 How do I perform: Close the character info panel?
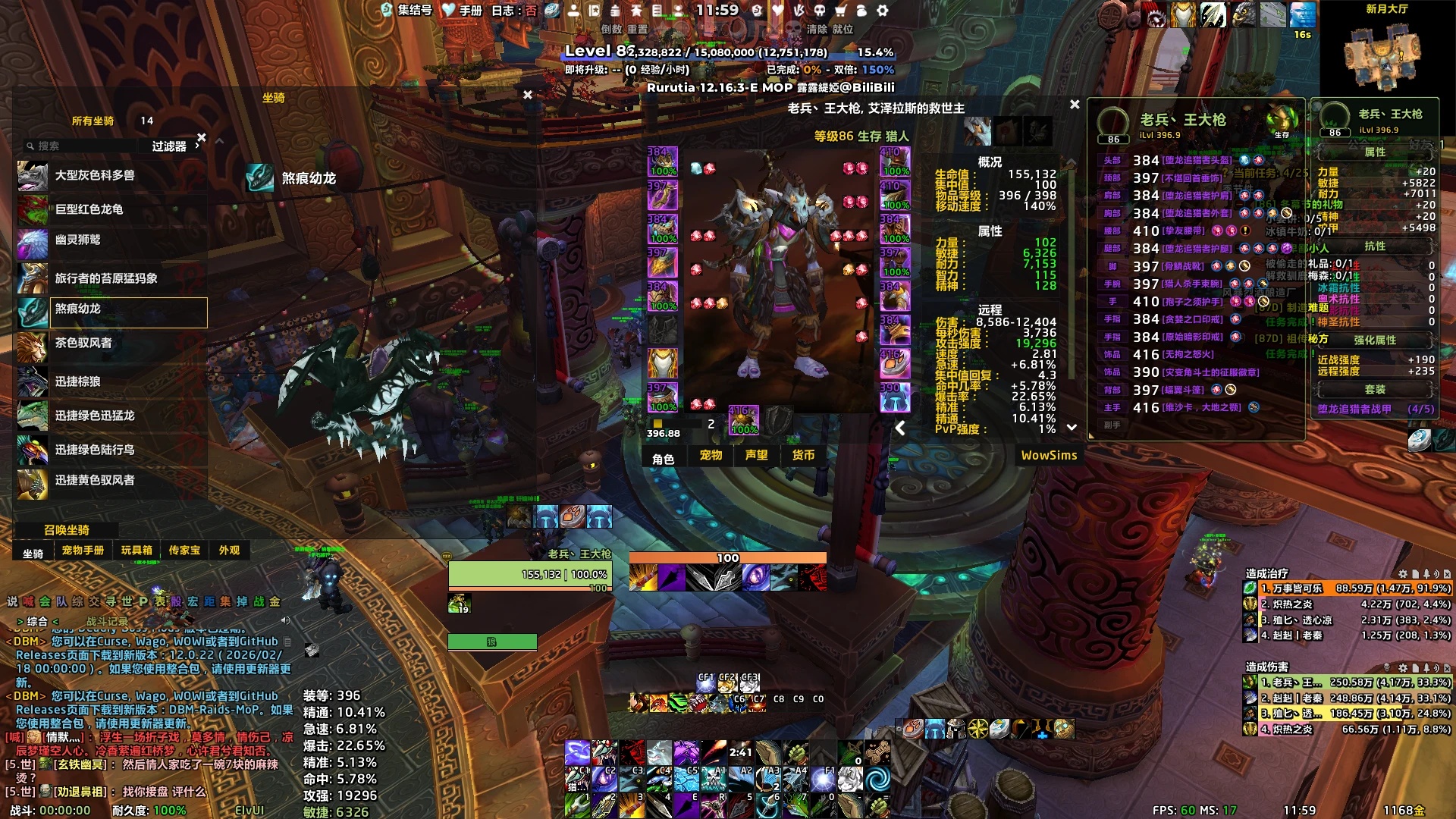tap(1075, 105)
